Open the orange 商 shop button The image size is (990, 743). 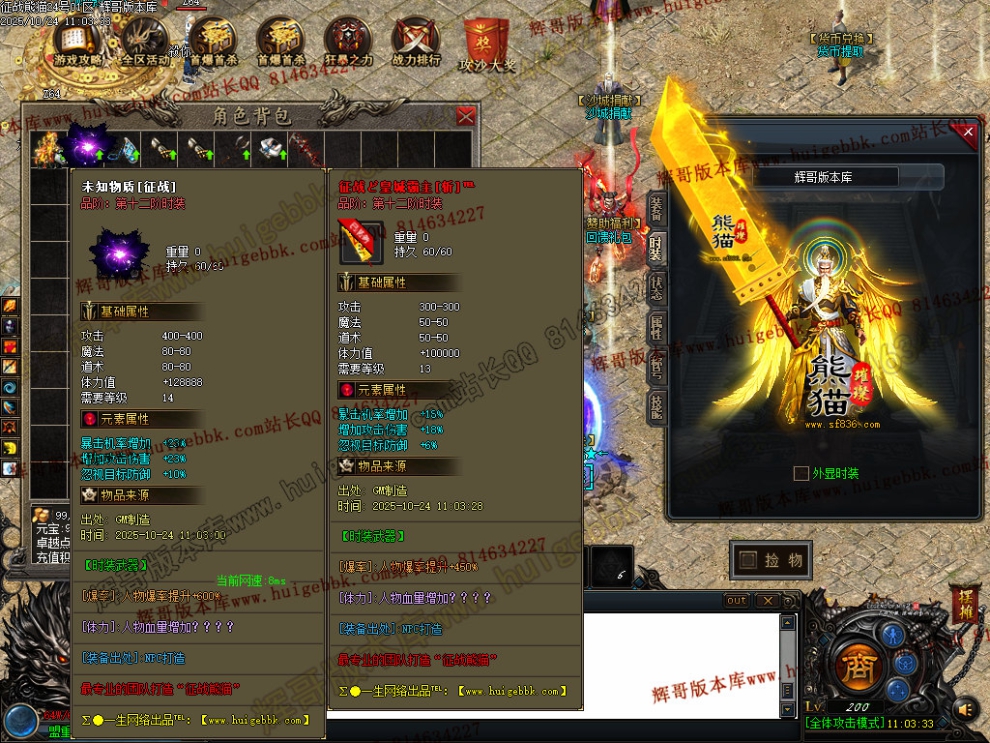pos(856,666)
